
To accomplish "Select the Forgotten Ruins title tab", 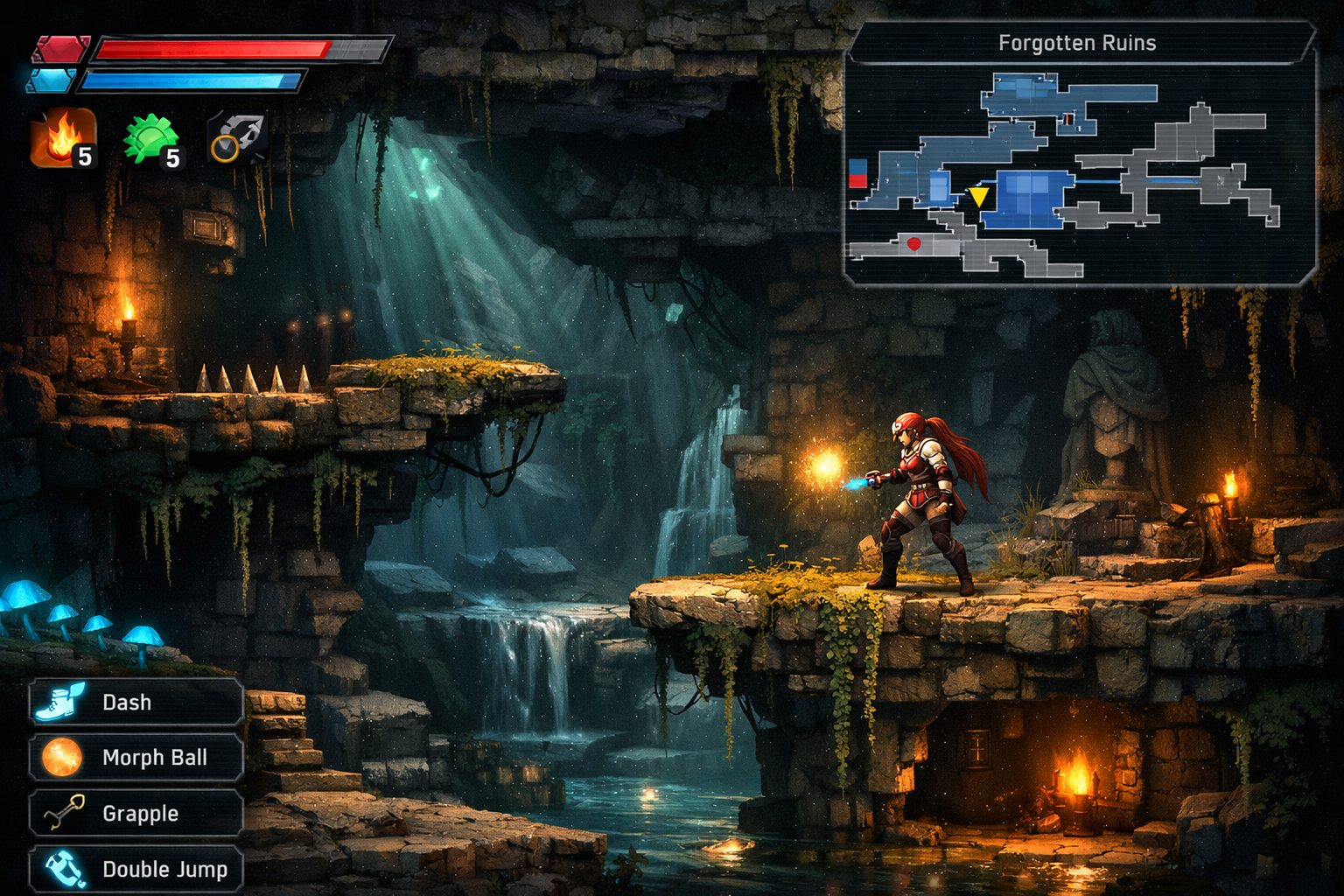I will pyautogui.click(x=1078, y=42).
